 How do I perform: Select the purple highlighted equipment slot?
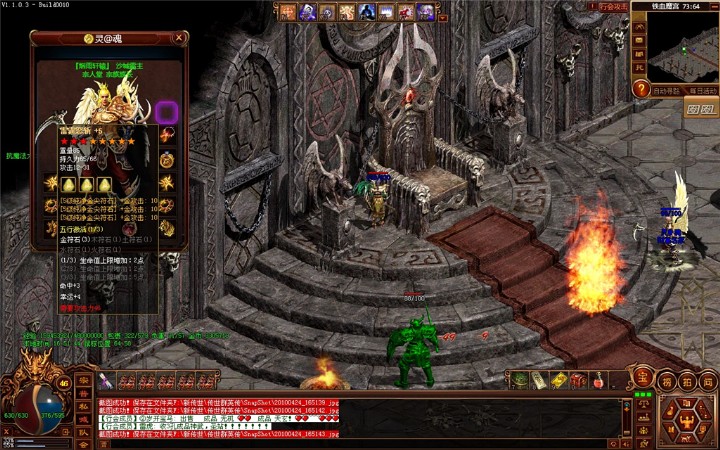(167, 112)
